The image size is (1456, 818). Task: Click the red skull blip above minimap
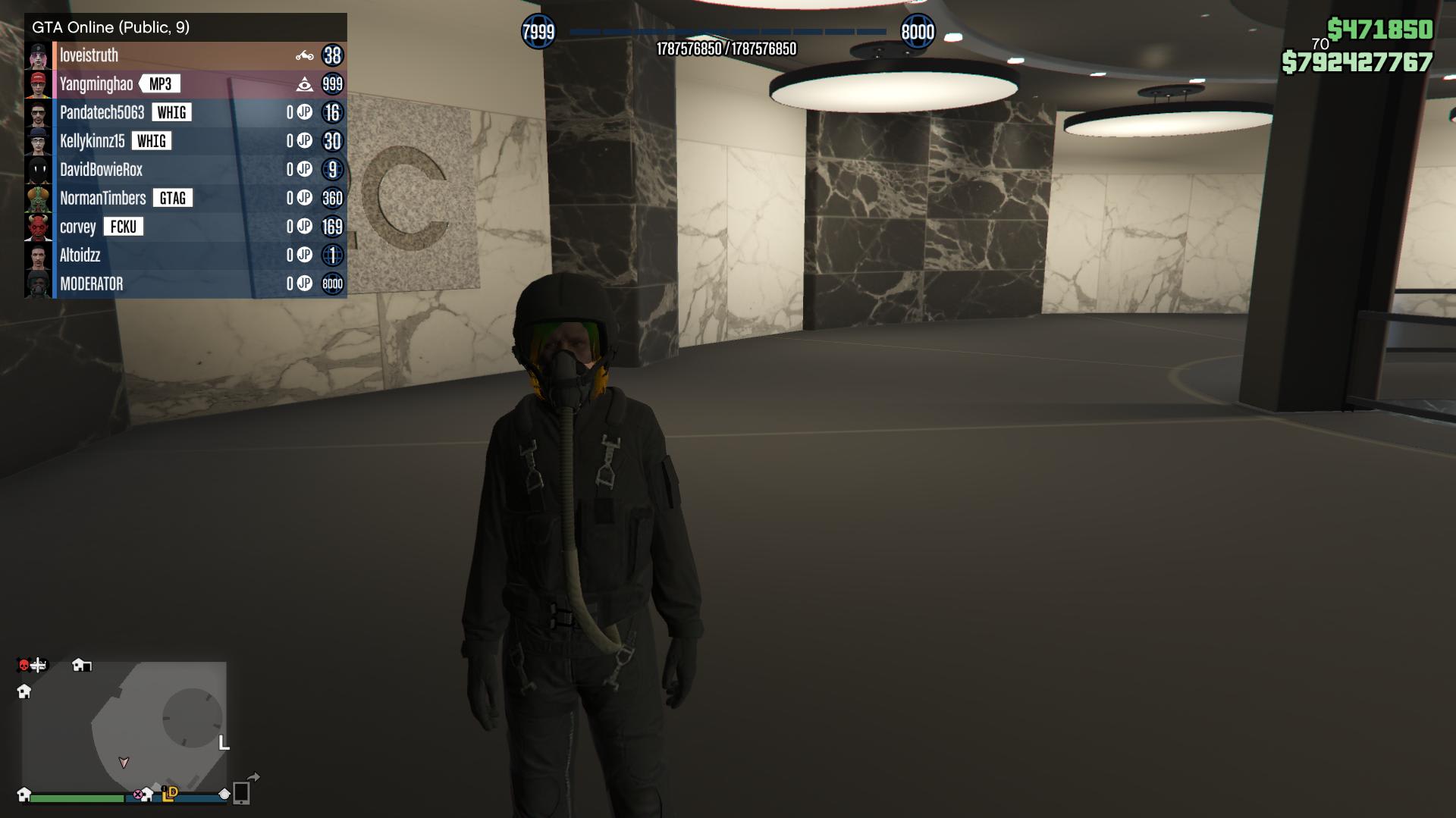click(x=24, y=666)
